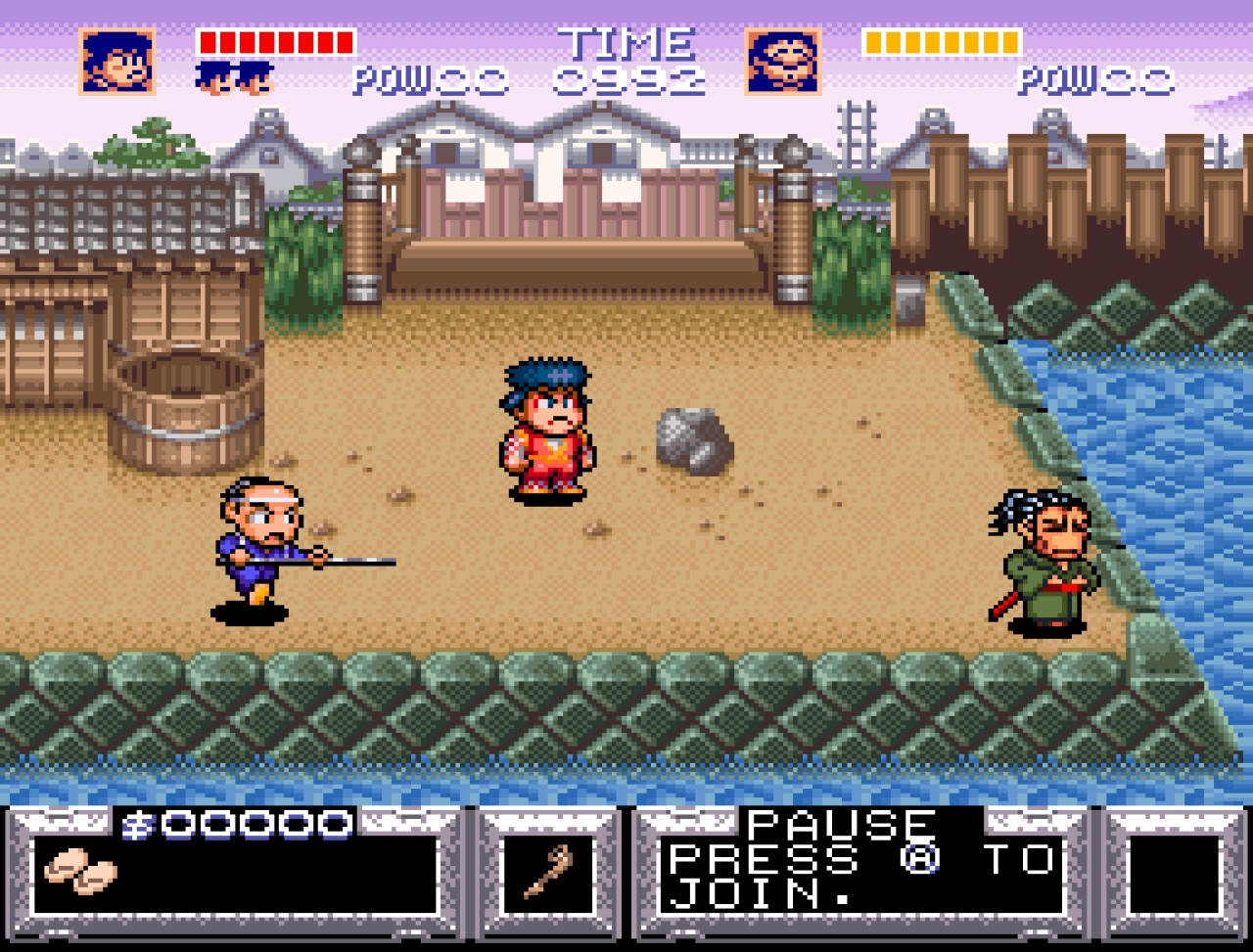Choose the pipe weapon slot

(548, 874)
